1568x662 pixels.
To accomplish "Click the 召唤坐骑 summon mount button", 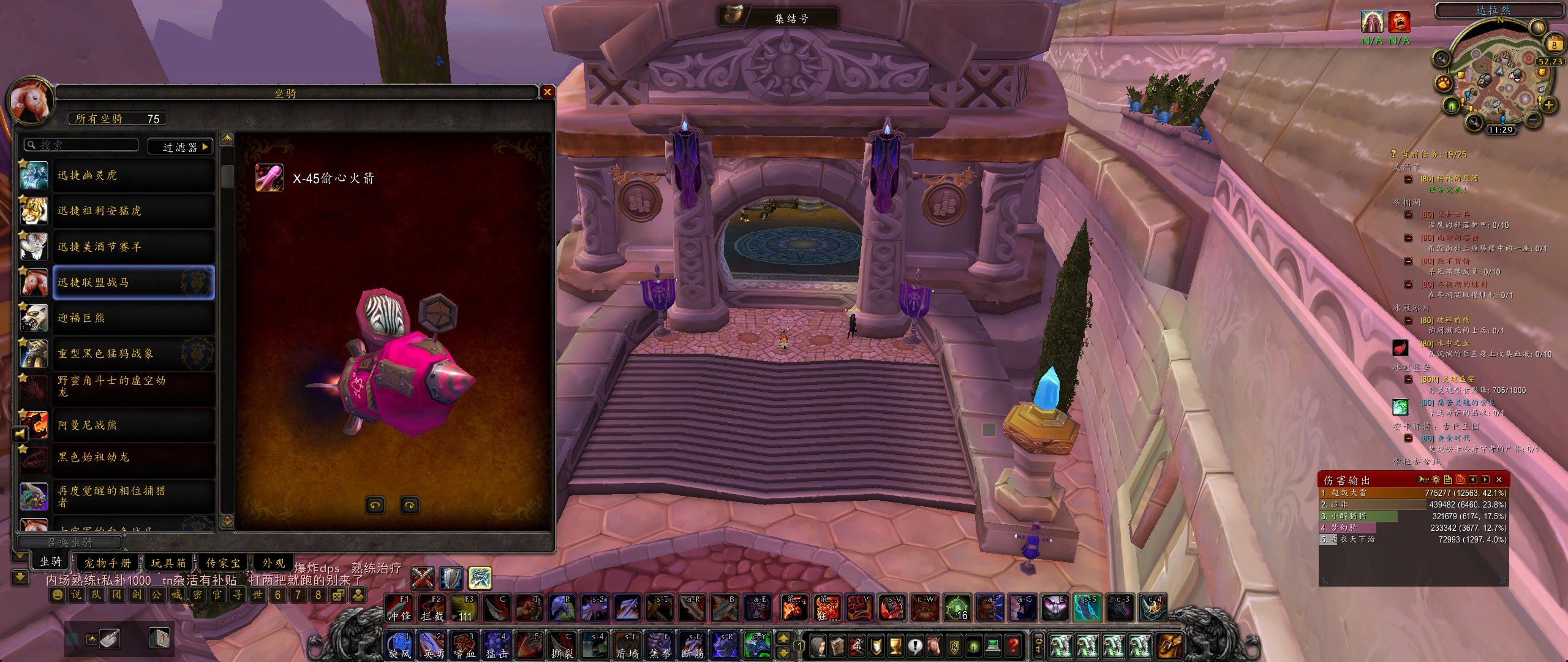I will (70, 542).
